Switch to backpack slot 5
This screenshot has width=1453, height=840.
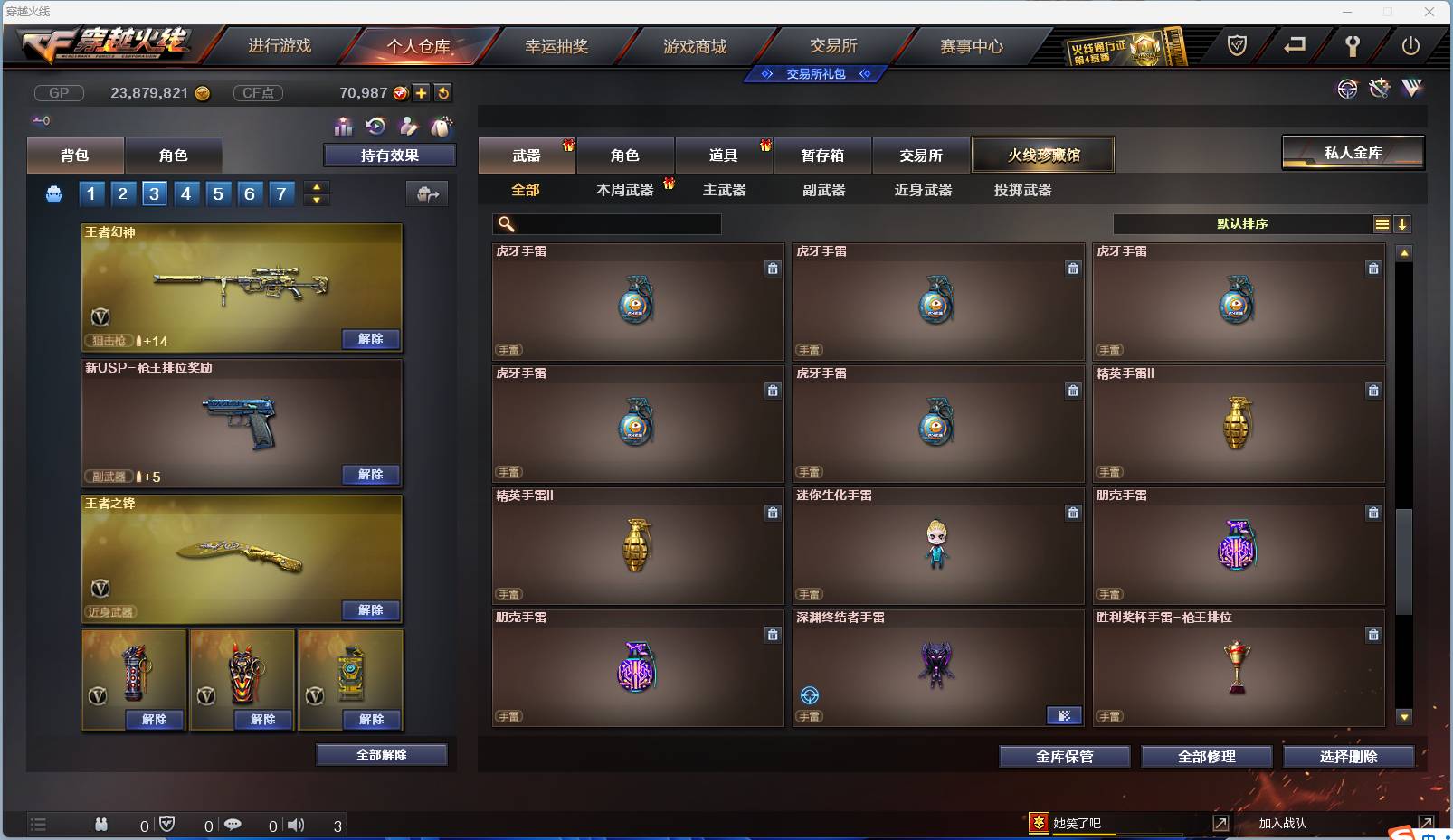point(217,193)
